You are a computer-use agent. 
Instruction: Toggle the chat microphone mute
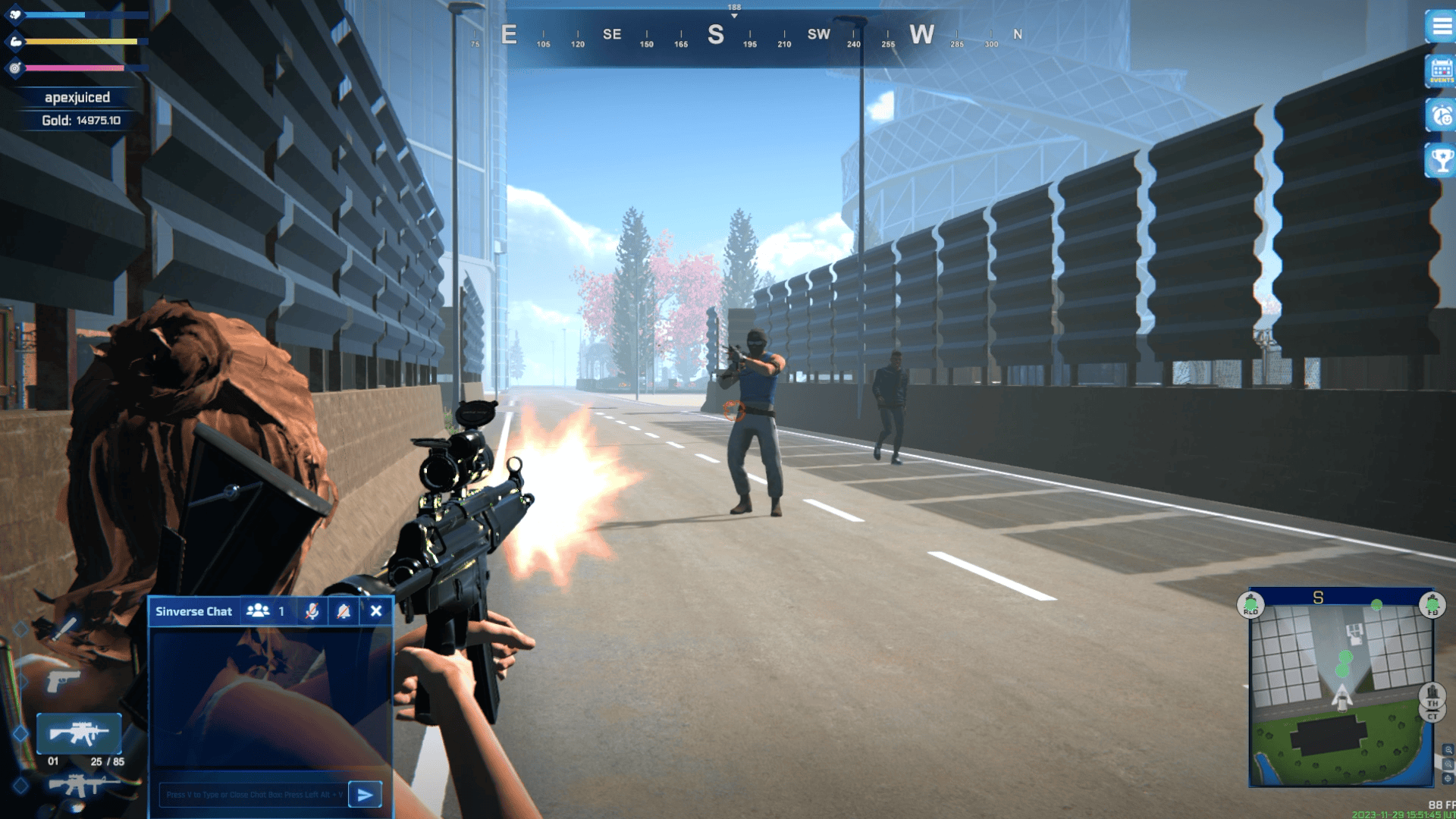[x=312, y=611]
